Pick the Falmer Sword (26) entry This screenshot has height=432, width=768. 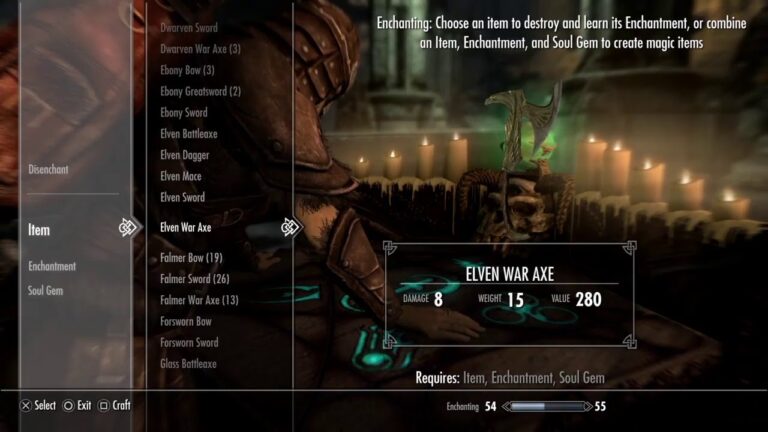[x=194, y=279]
